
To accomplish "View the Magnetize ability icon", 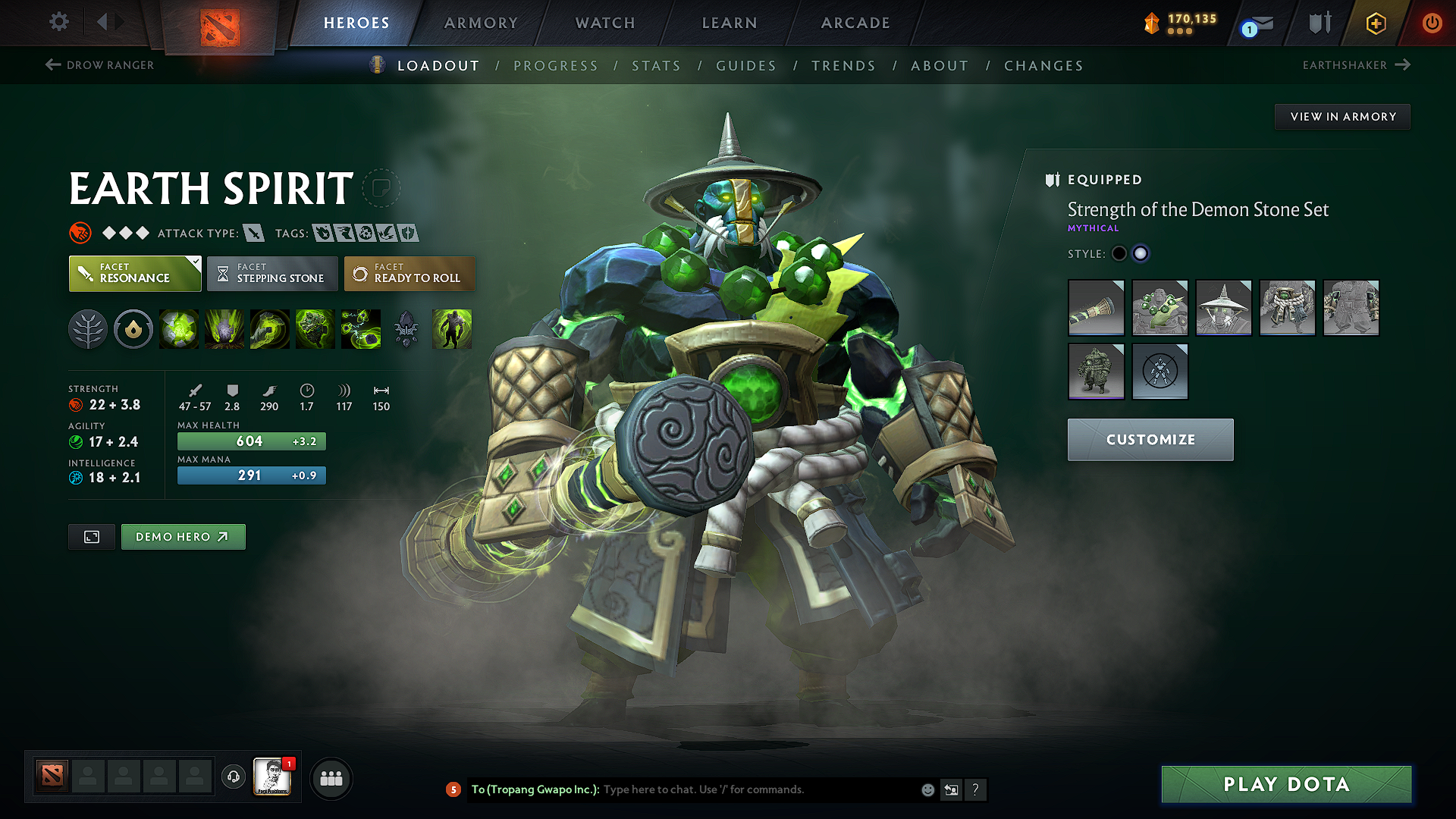I will point(362,329).
